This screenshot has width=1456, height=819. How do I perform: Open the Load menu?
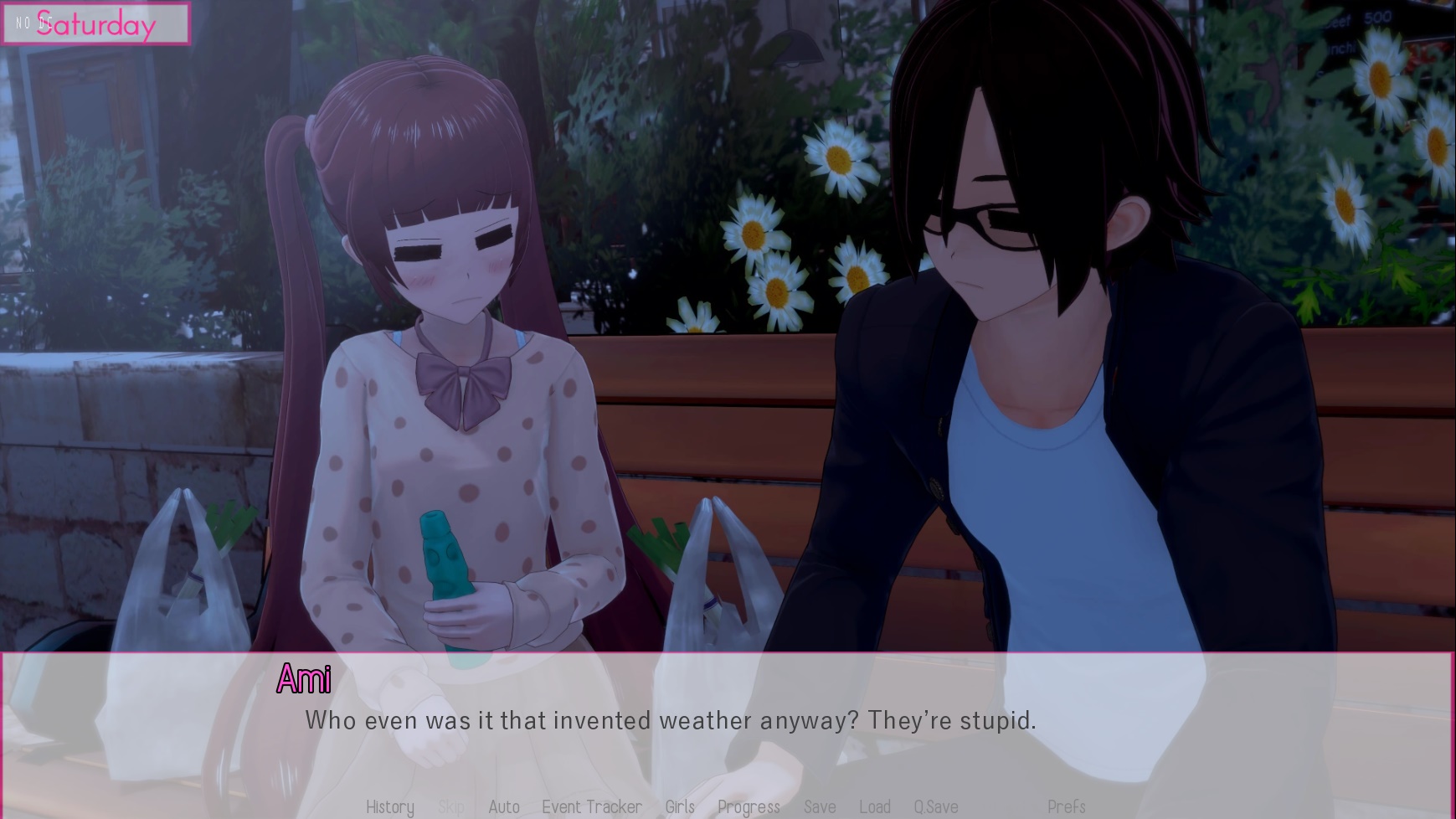[875, 806]
